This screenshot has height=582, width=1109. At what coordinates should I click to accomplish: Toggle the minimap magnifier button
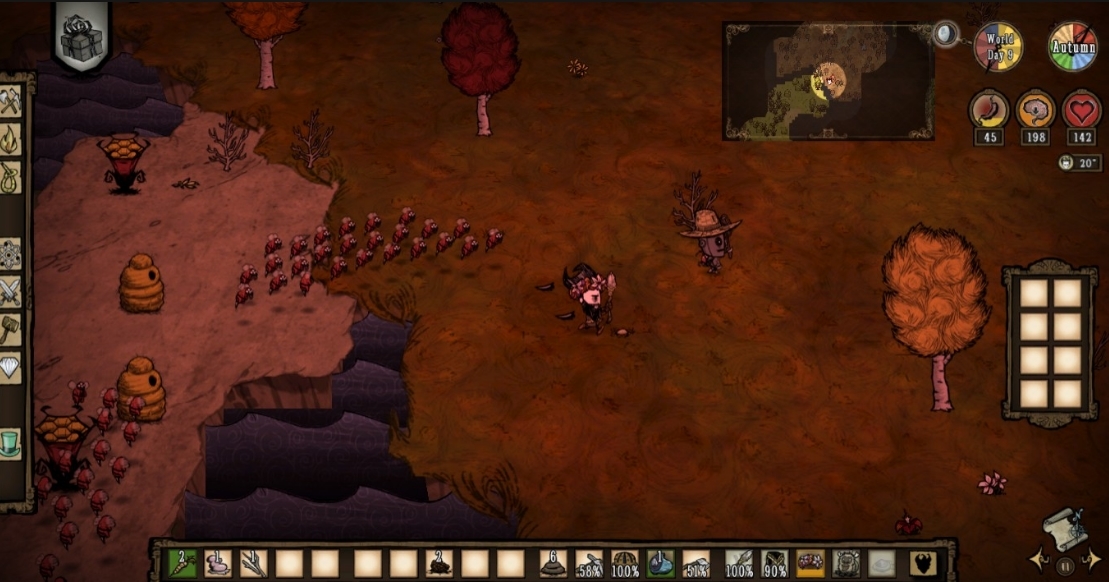(x=945, y=35)
